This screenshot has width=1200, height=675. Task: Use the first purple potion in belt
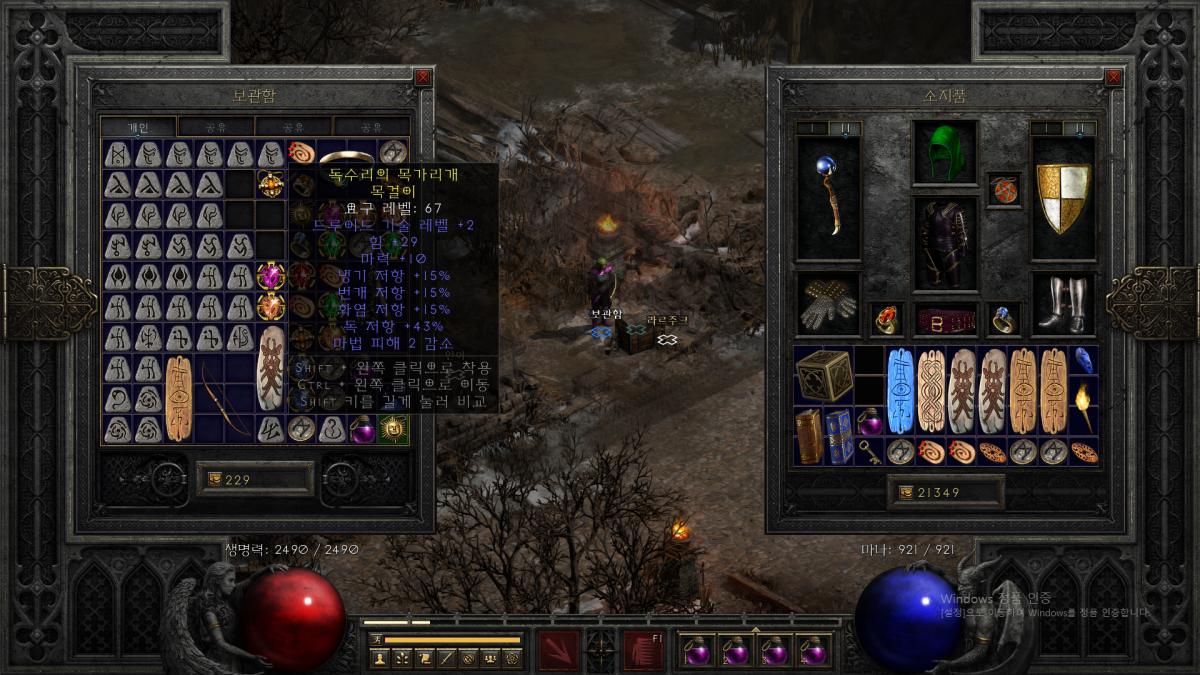697,651
